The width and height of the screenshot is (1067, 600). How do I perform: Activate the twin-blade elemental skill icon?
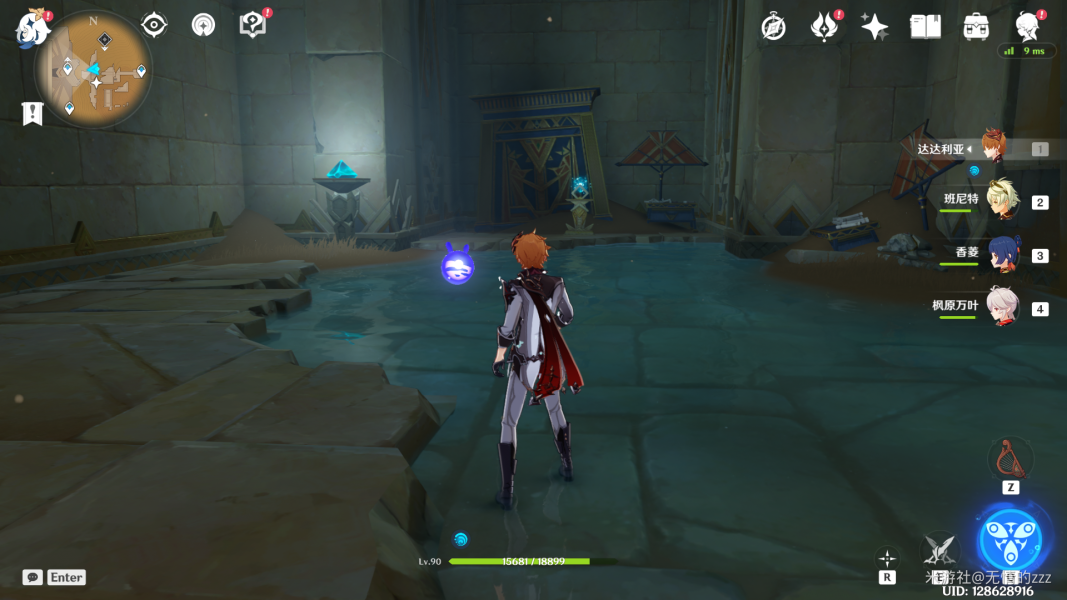point(939,548)
